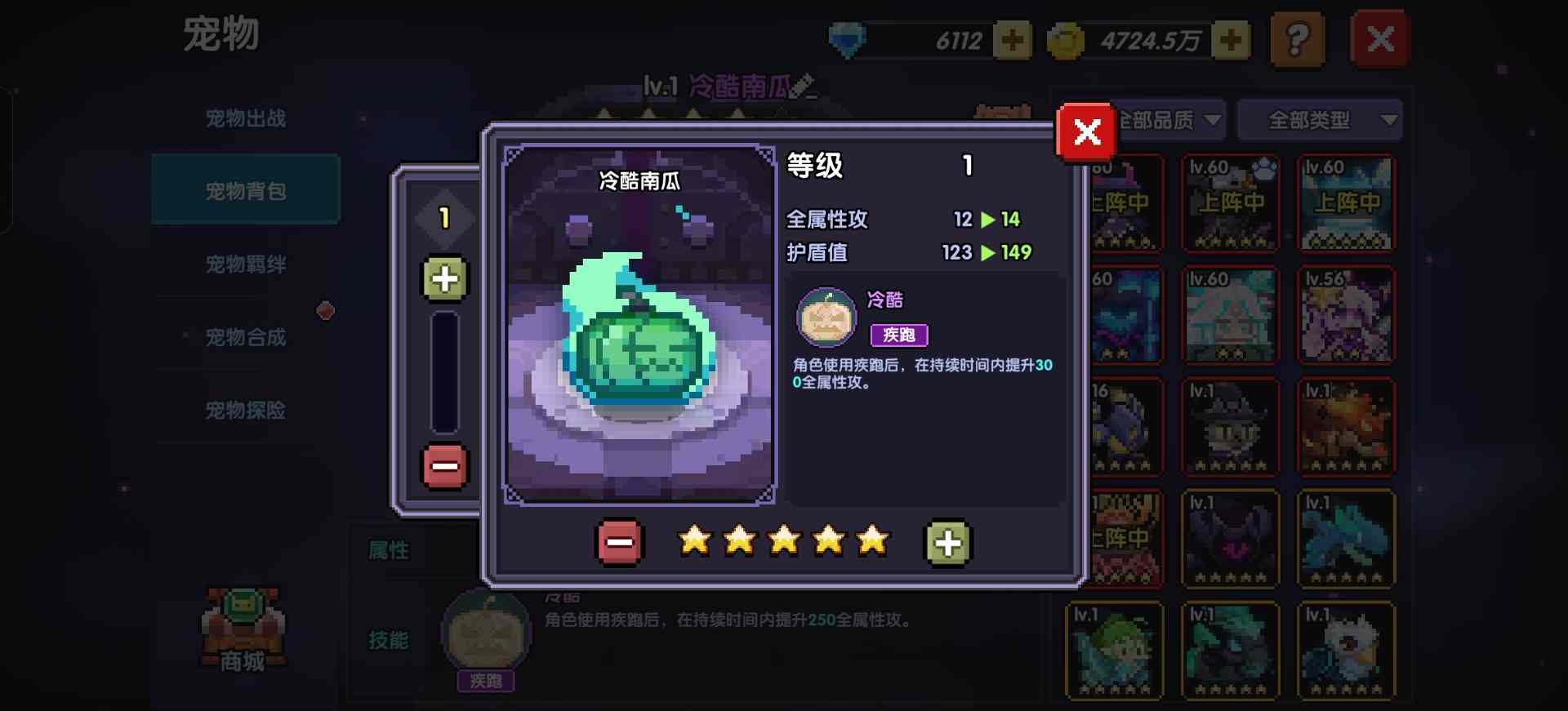
Task: Click the plus button beside 4724.5万 gold
Action: click(1232, 38)
